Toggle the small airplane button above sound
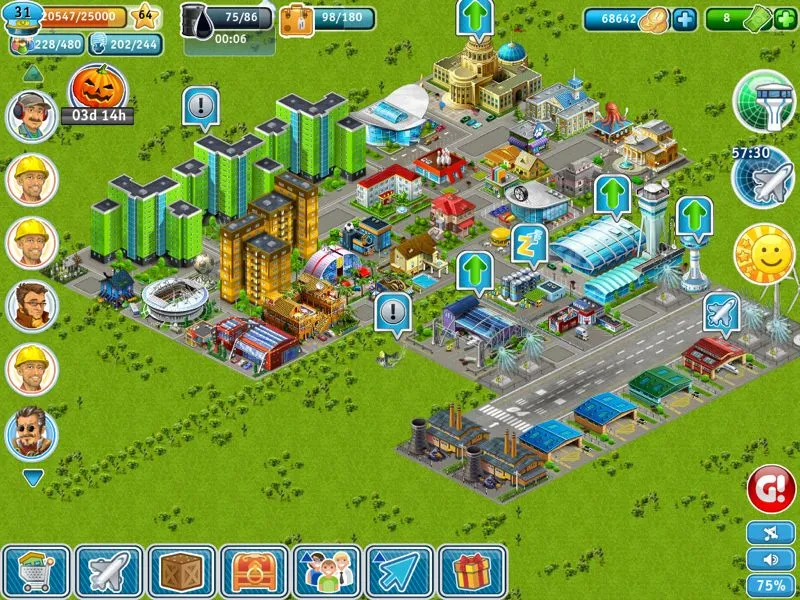This screenshot has height=600, width=800. pos(771,533)
